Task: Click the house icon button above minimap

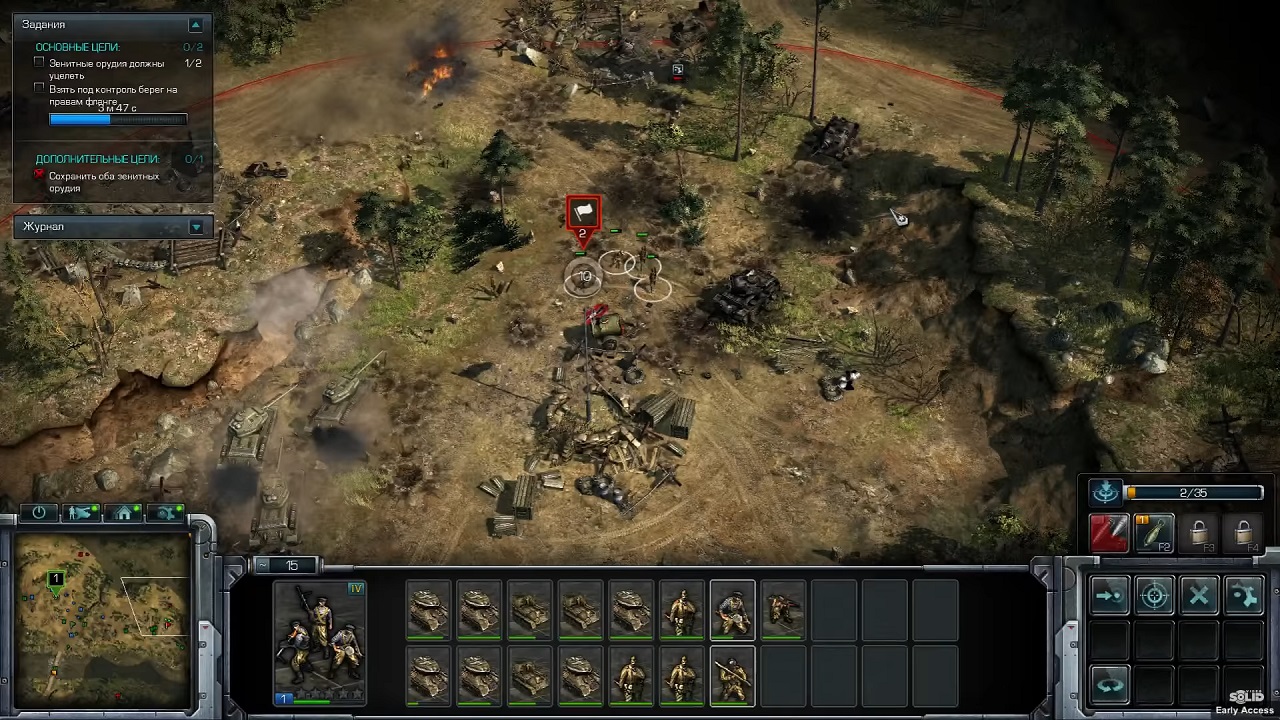Action: pyautogui.click(x=124, y=513)
